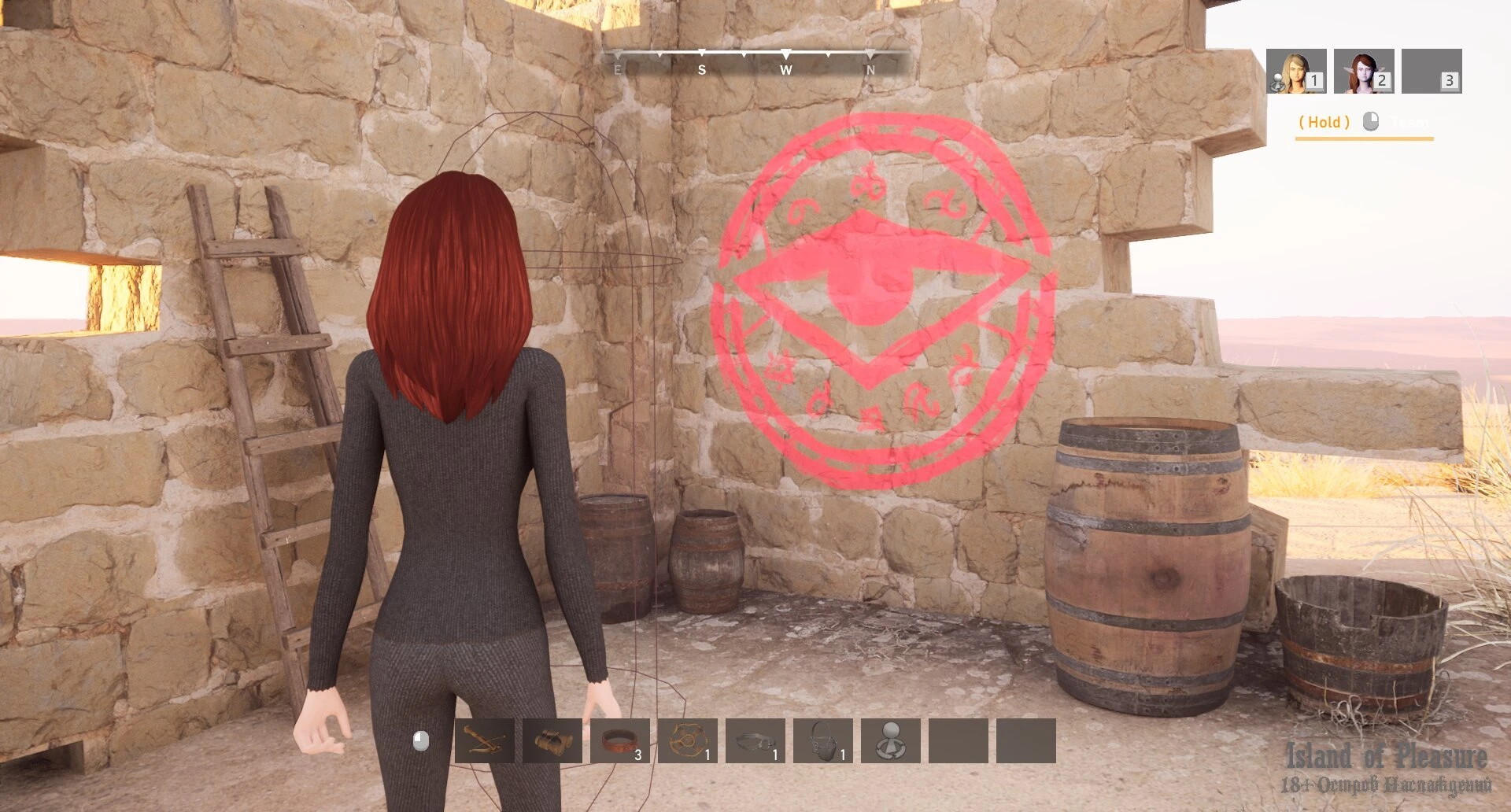Activate the pawn figure hotbar slot

[x=891, y=740]
